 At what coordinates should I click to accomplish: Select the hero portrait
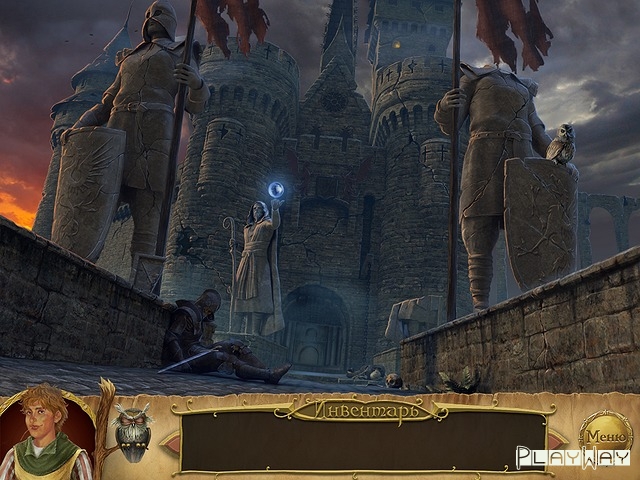(45, 432)
